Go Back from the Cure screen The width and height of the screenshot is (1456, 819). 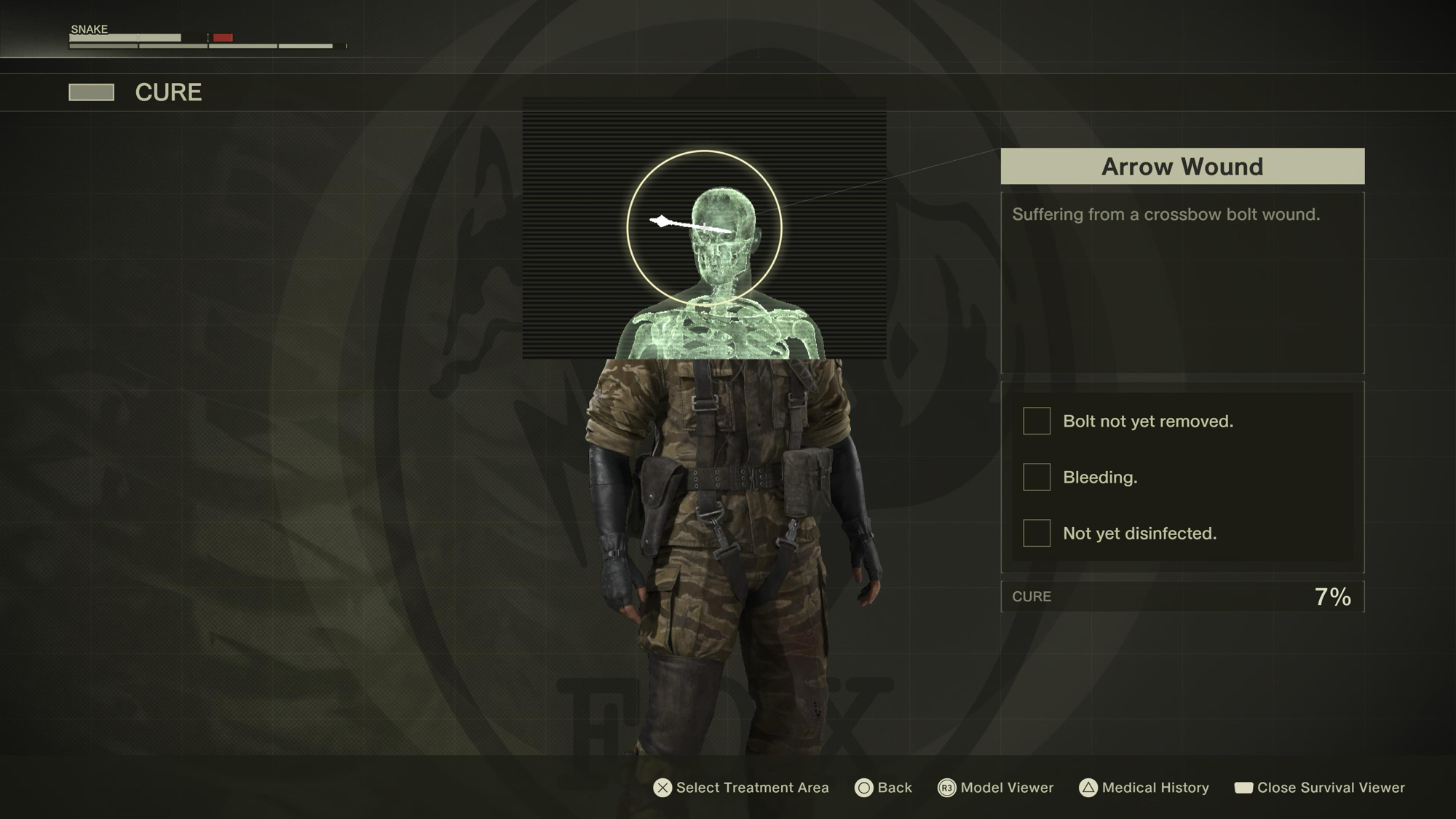(x=884, y=788)
